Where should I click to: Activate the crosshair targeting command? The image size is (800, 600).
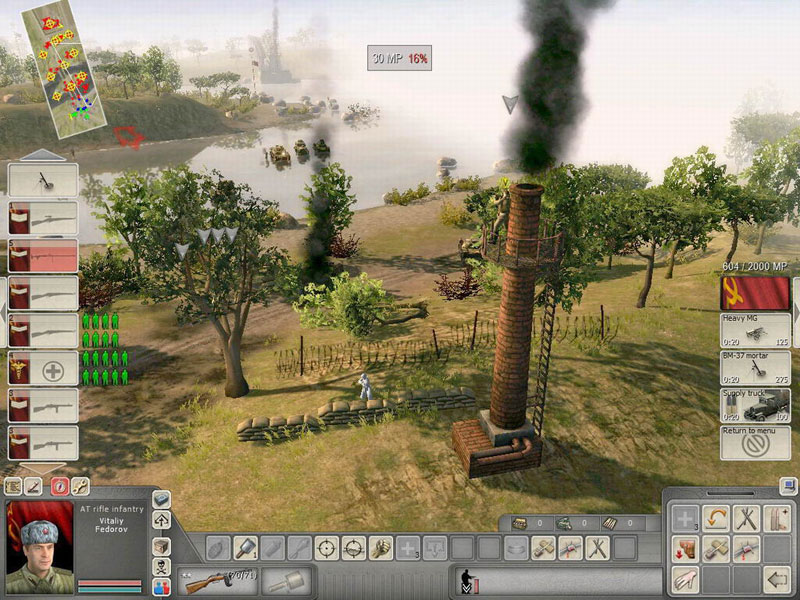(326, 547)
